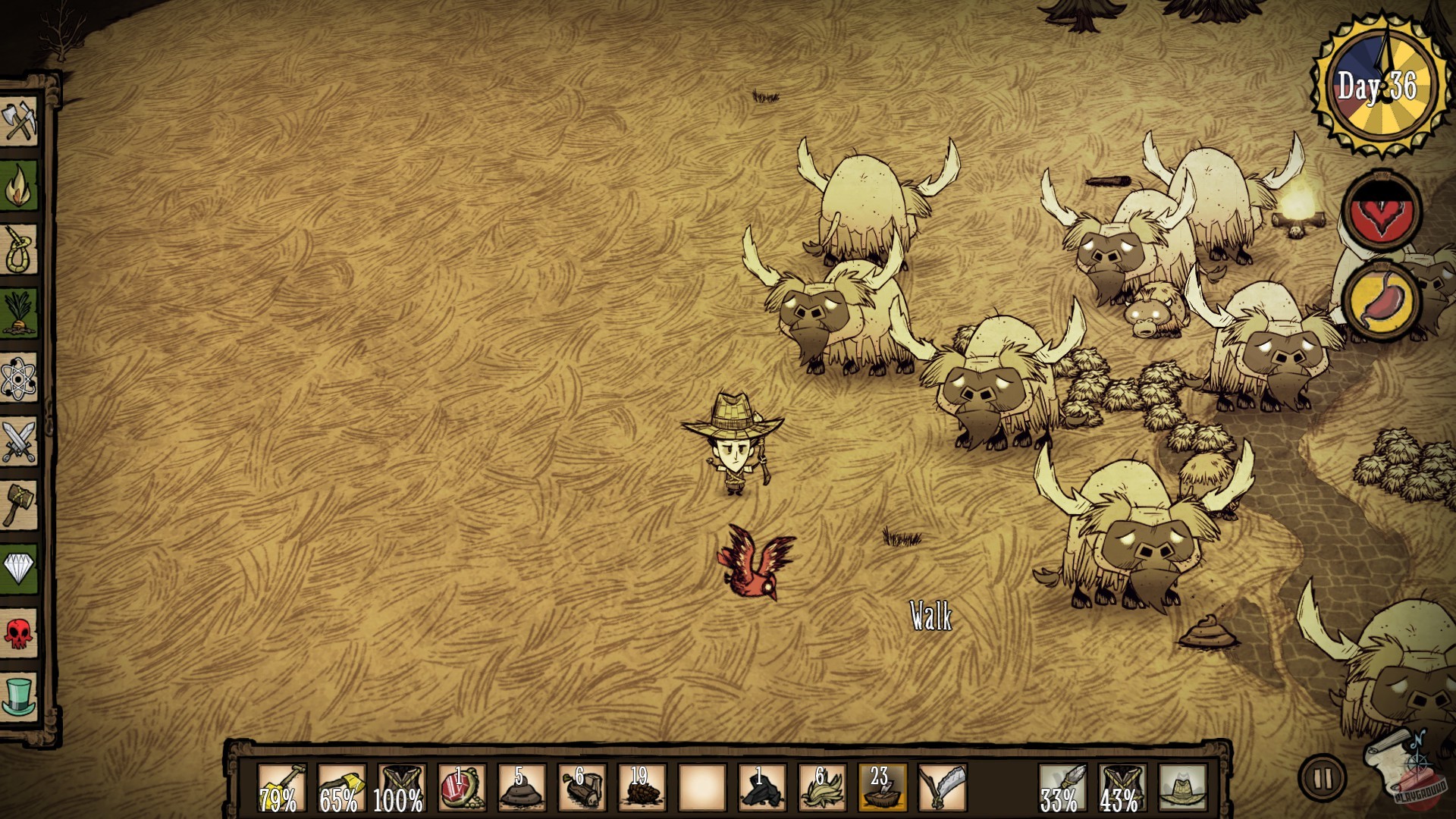Image resolution: width=1456 pixels, height=819 pixels.
Task: Select the log suit at 100%
Action: 401,789
